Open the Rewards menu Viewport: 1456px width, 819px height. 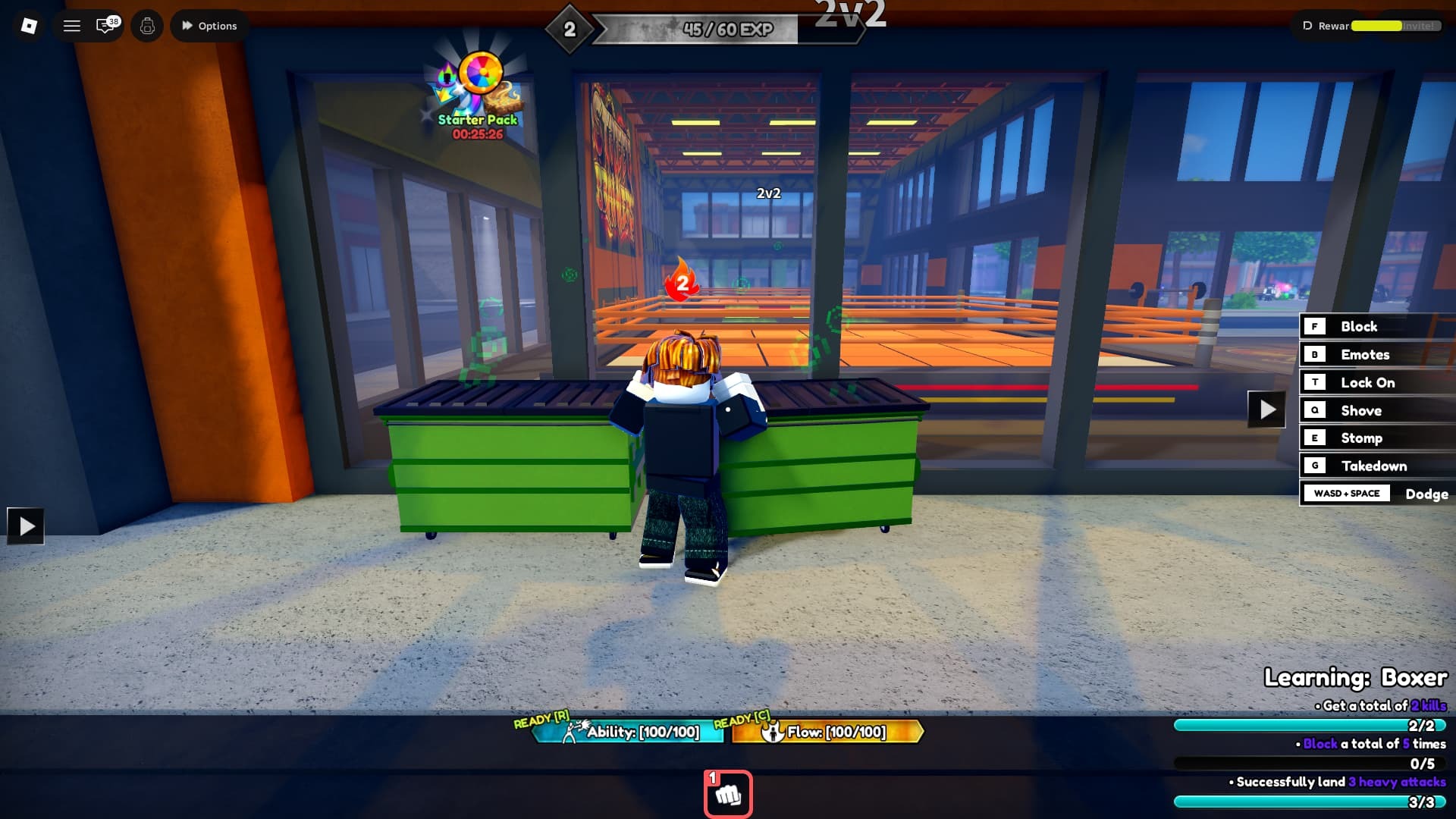pos(1326,25)
